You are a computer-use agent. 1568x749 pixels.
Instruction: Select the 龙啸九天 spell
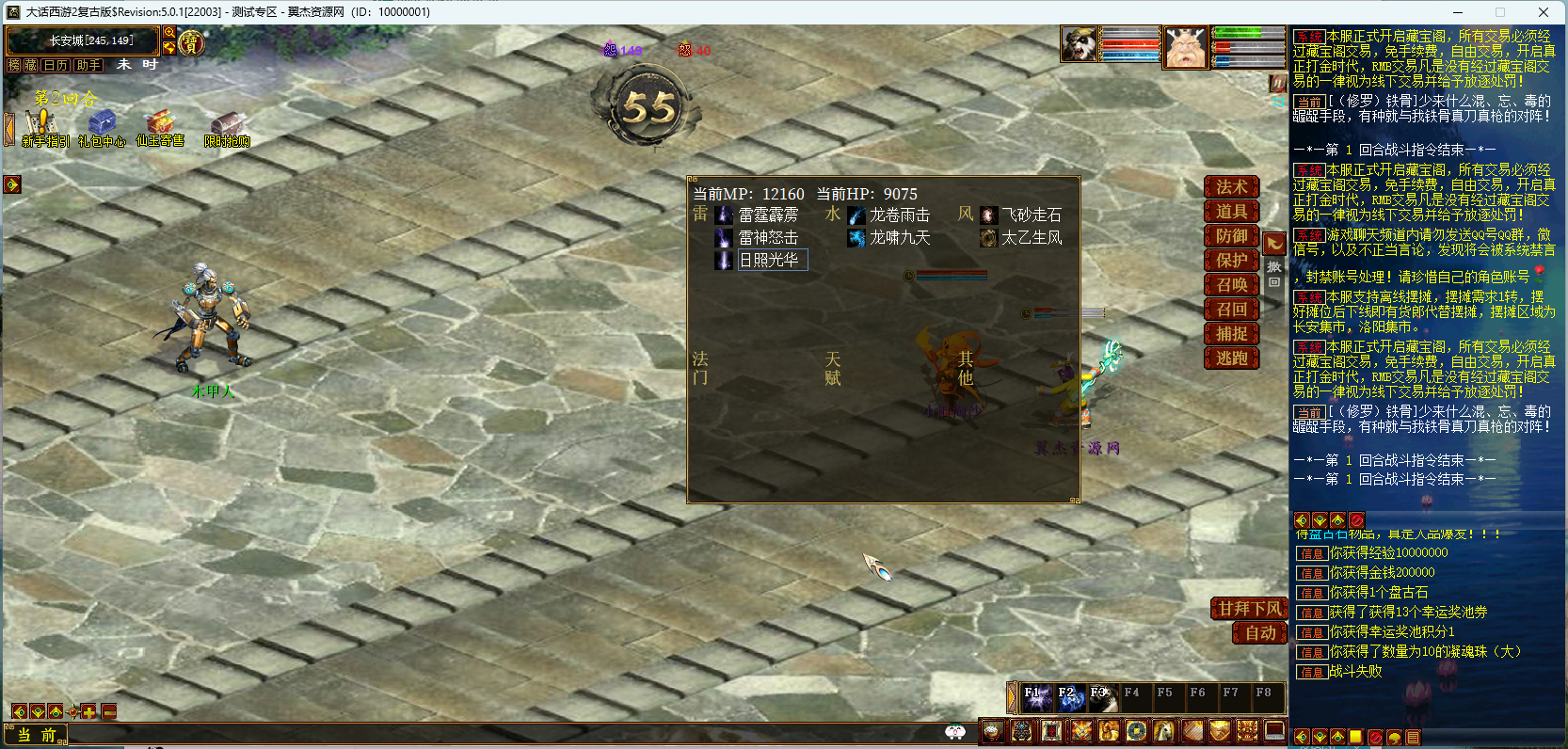899,238
